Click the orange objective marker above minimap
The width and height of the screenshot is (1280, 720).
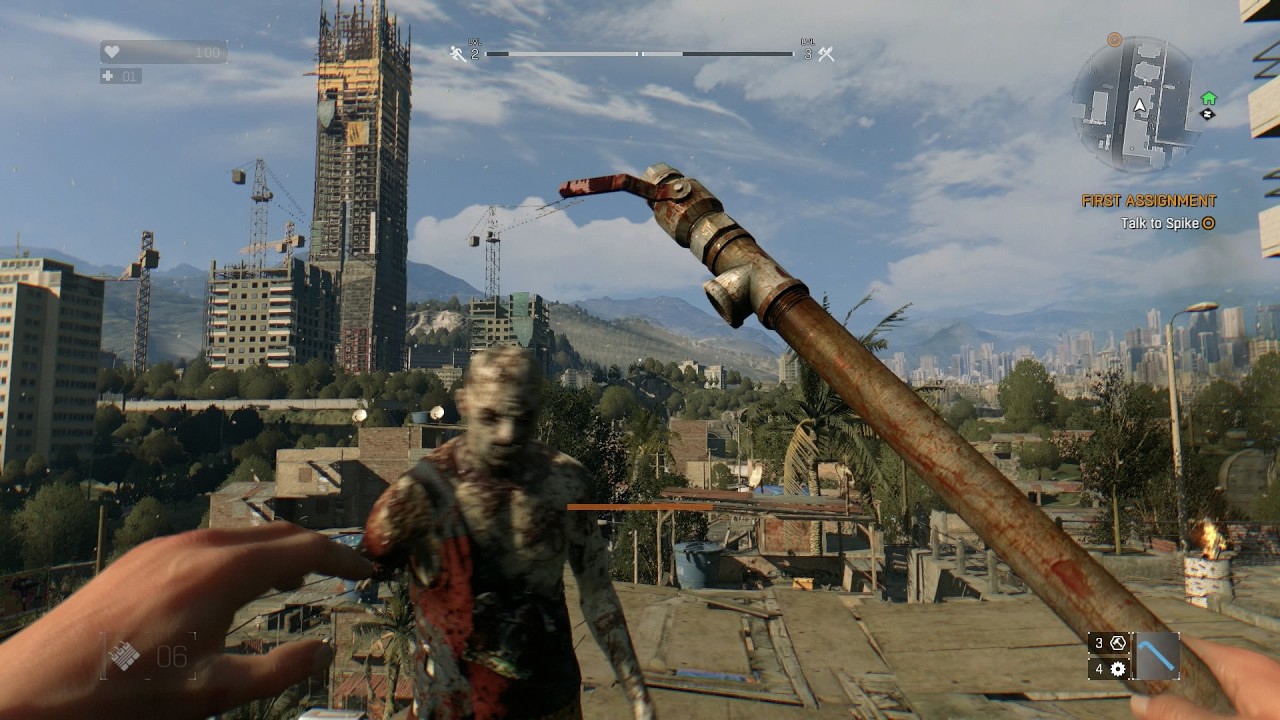(x=1115, y=40)
